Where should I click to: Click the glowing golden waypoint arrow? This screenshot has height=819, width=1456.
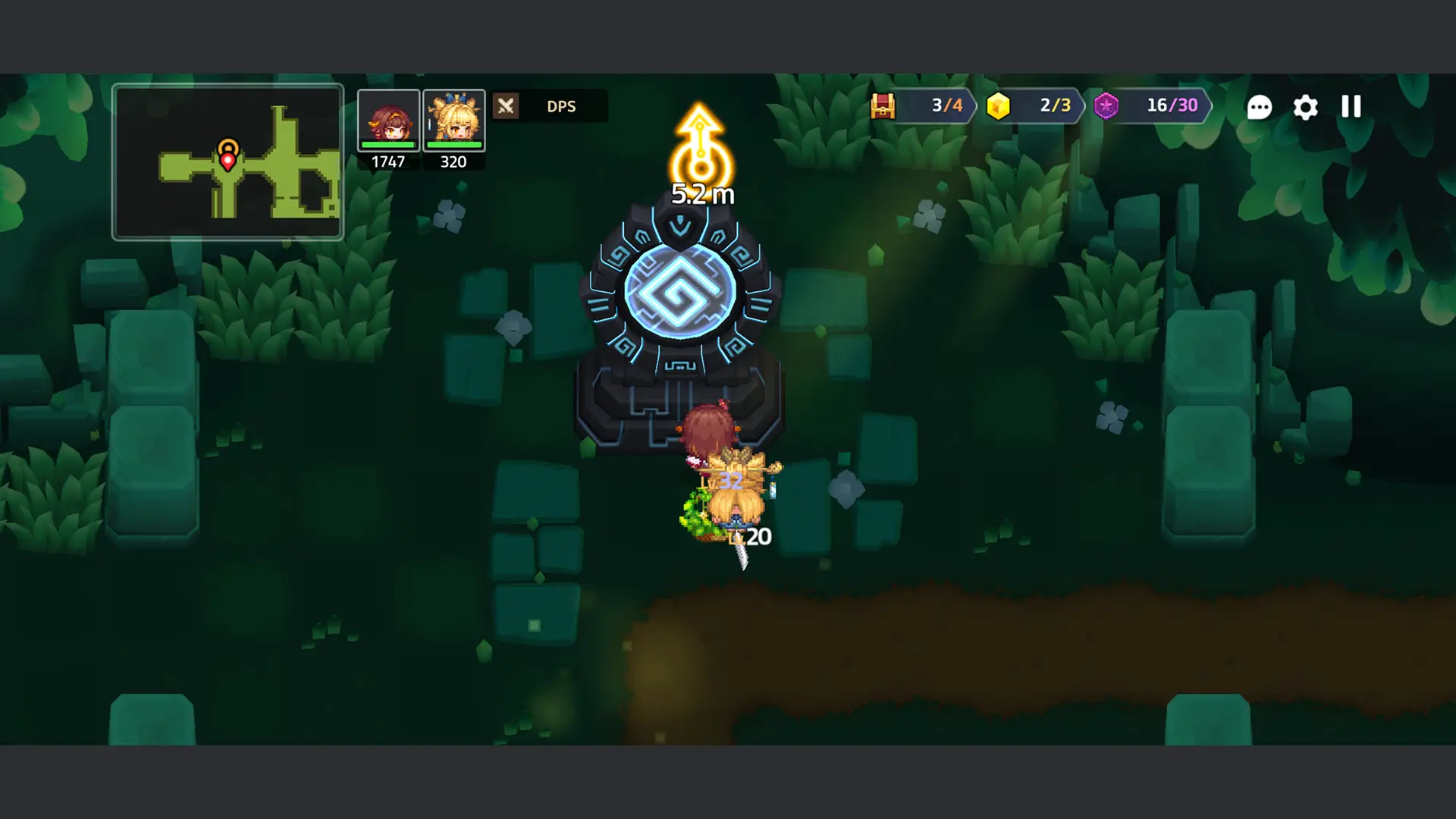[x=701, y=140]
